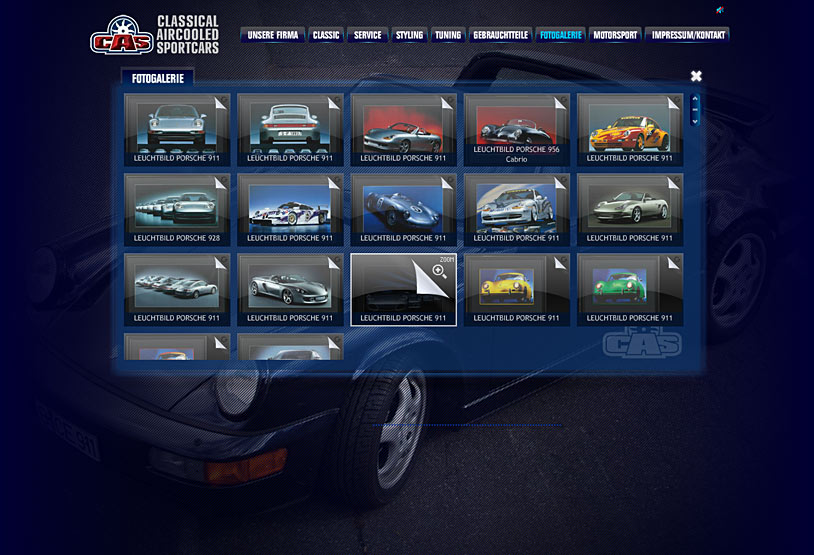The height and width of the screenshot is (555, 814).
Task: Select the Fotogalerie navigation entry
Action: coord(560,35)
